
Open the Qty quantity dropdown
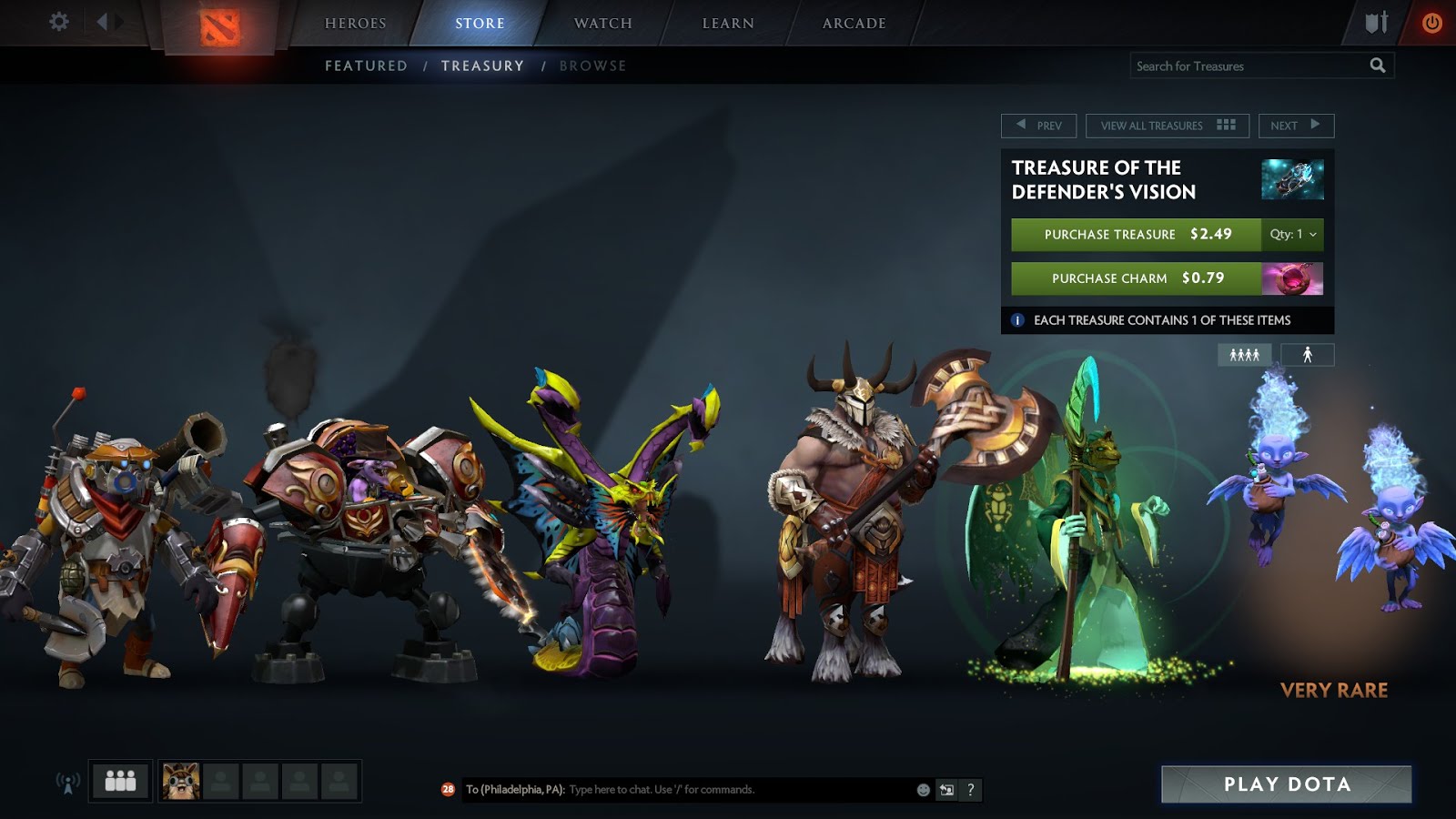tap(1293, 235)
